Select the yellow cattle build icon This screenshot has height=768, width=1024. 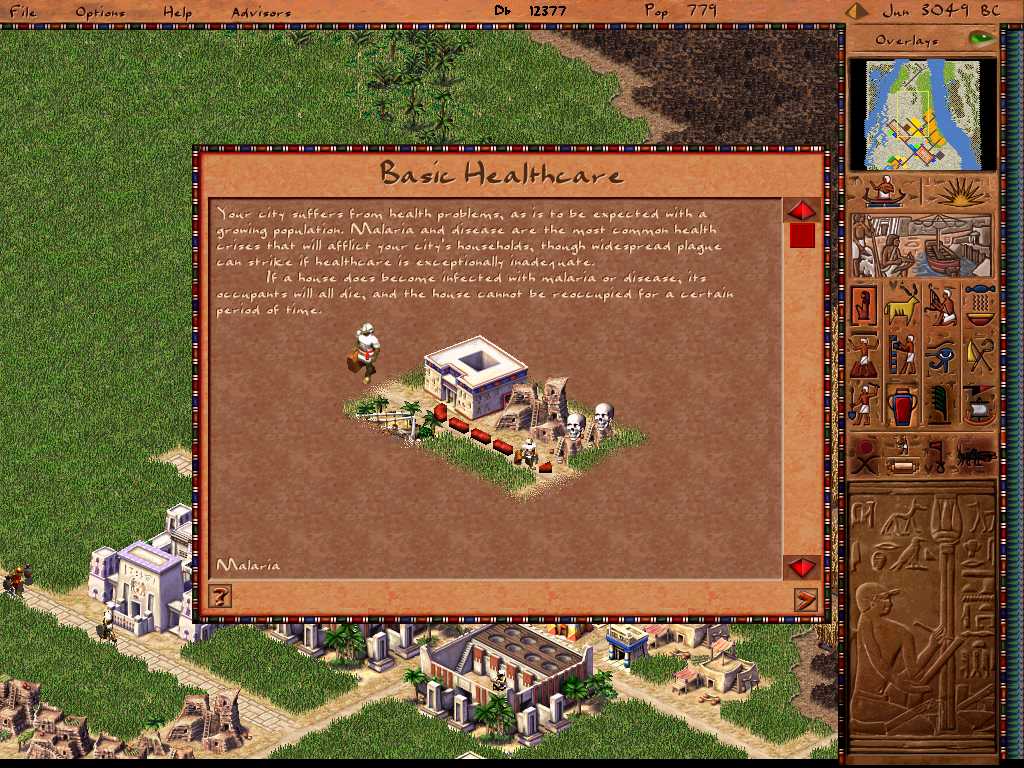pyautogui.click(x=901, y=305)
